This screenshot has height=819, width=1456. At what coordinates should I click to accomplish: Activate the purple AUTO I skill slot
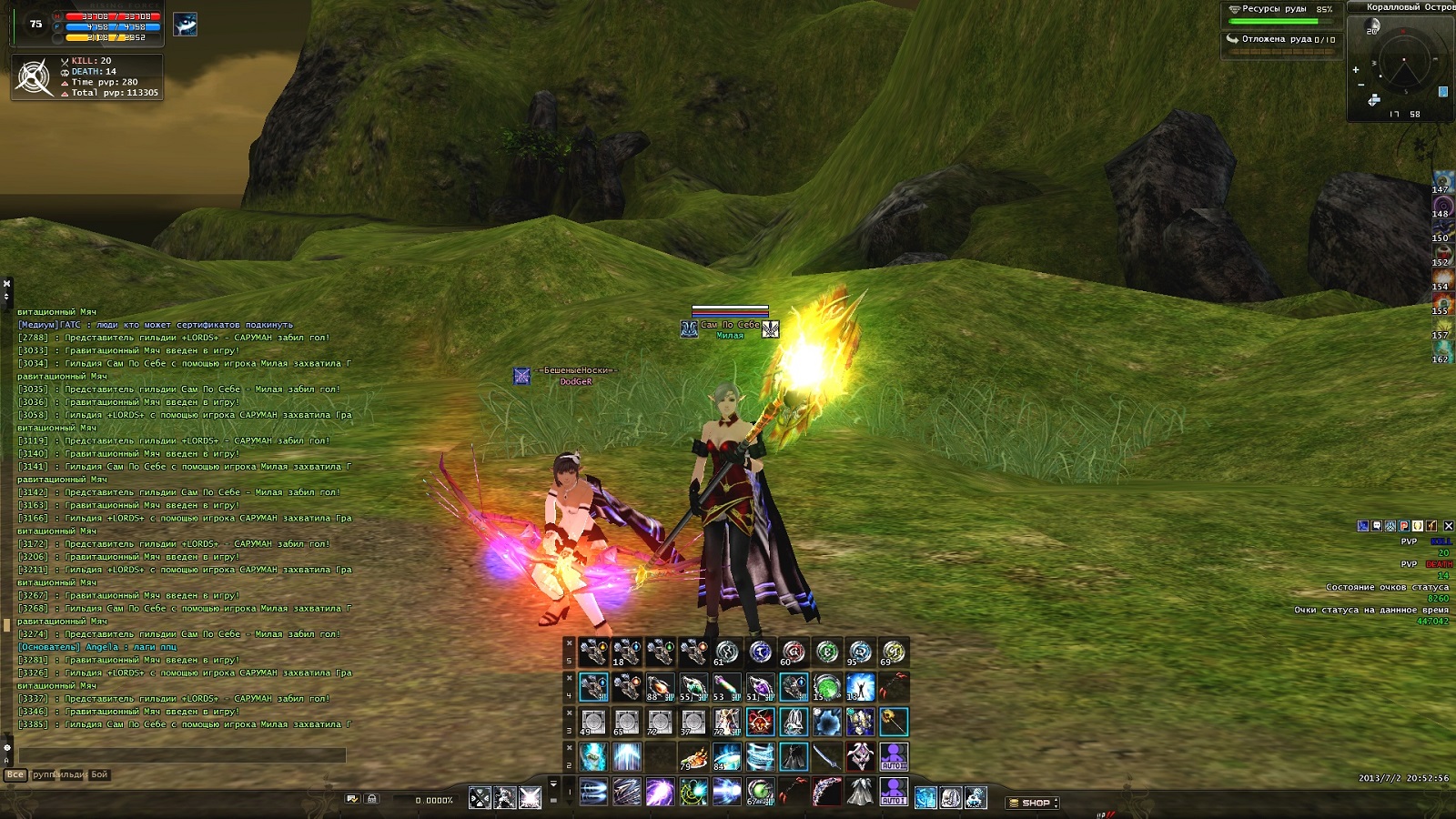(893, 793)
